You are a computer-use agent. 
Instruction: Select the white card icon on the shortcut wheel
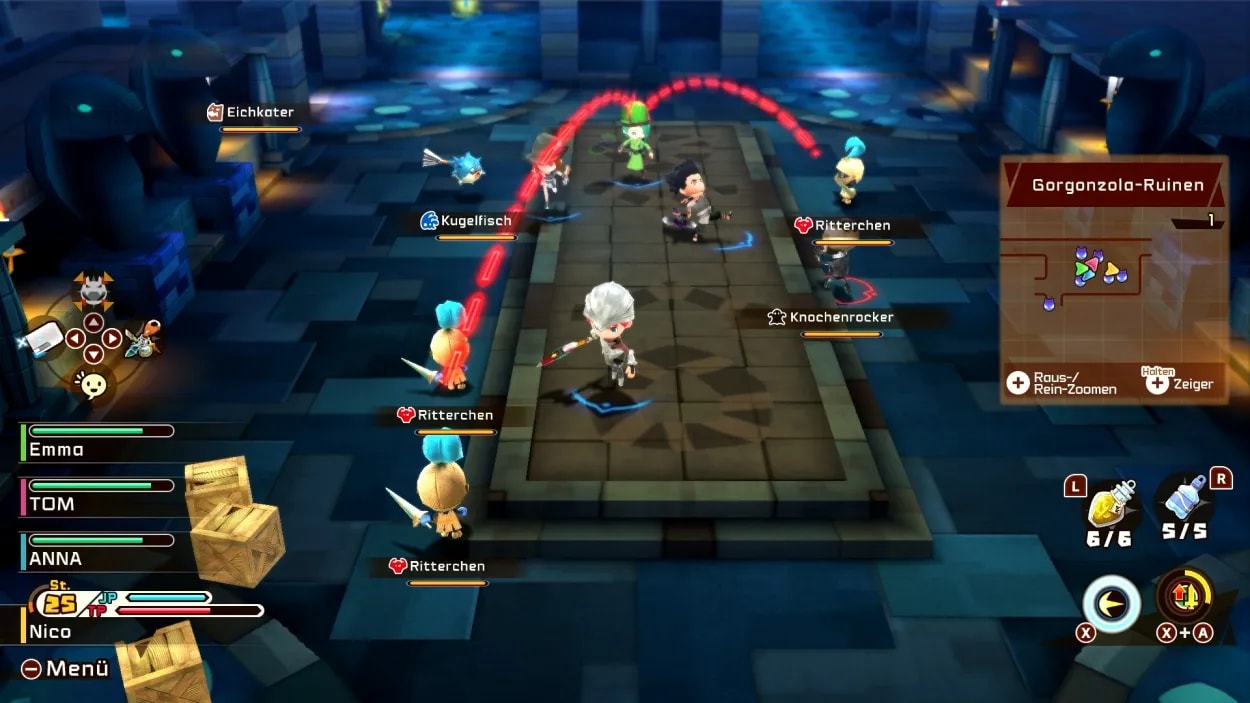click(x=43, y=341)
